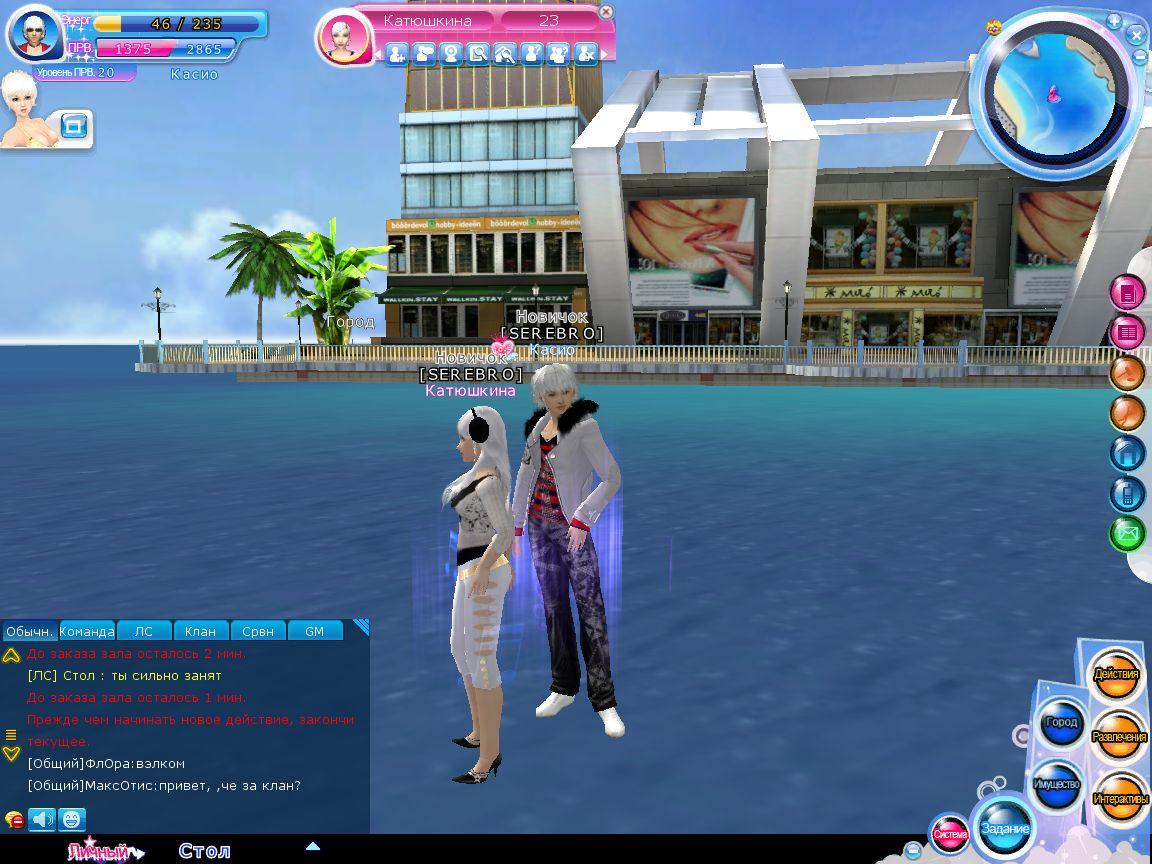Open the Развлечения menu
The image size is (1152, 864).
coord(1119,737)
